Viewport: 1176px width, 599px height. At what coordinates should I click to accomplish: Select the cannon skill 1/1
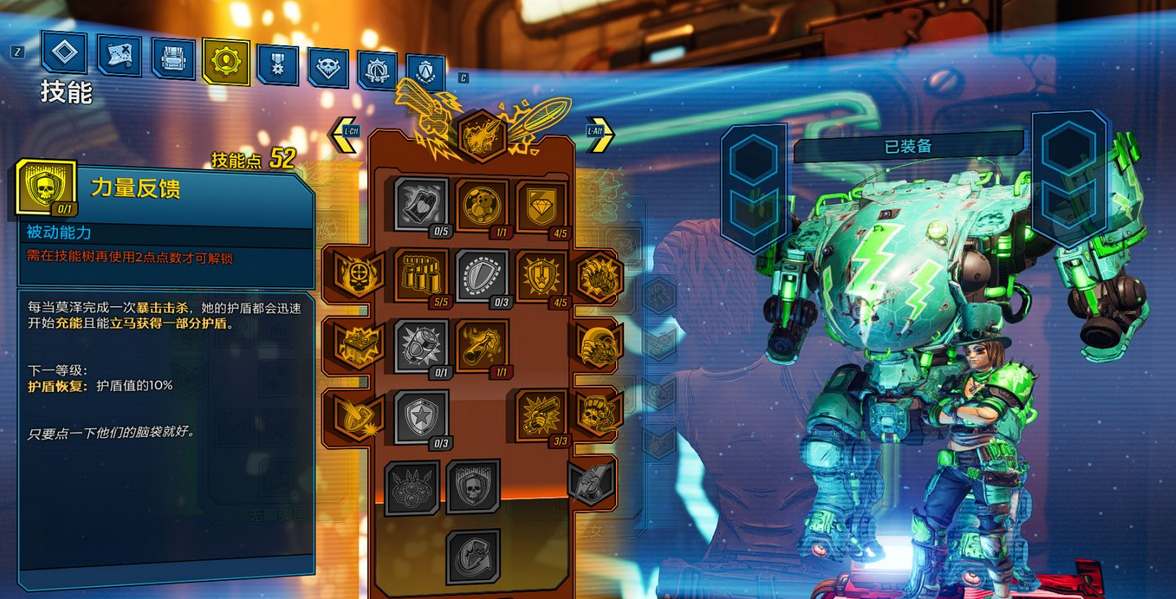coord(482,344)
